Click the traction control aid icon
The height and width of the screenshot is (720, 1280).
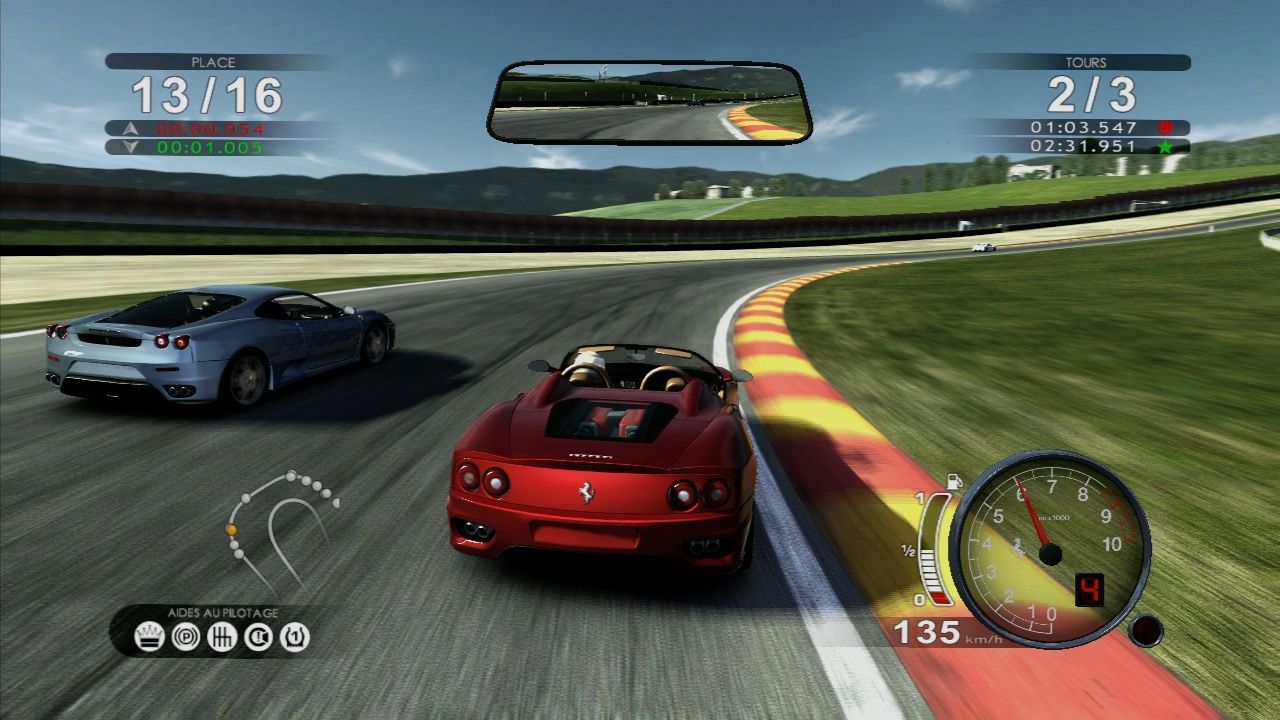(x=261, y=637)
